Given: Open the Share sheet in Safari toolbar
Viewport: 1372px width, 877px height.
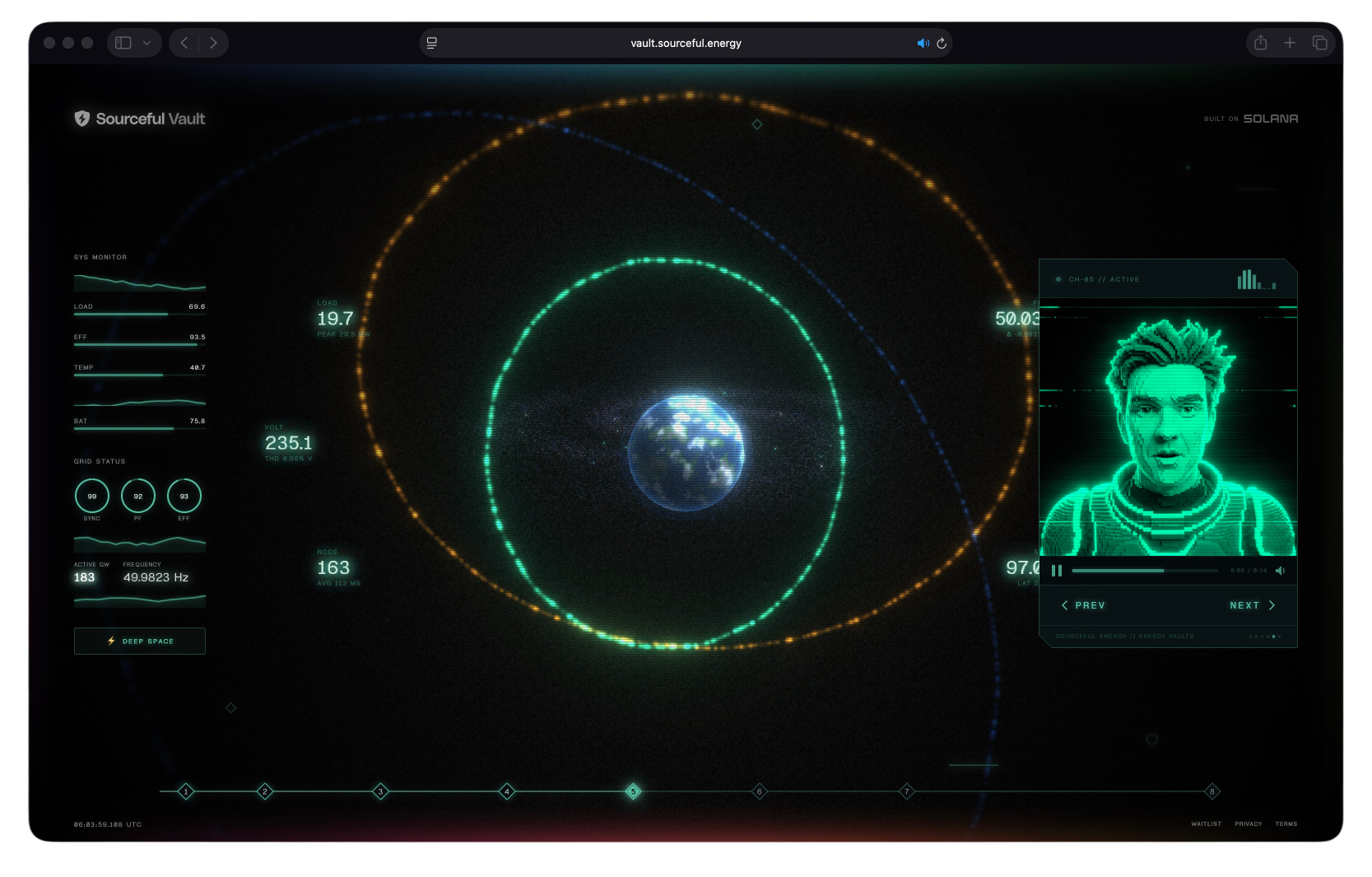Looking at the screenshot, I should (1260, 43).
